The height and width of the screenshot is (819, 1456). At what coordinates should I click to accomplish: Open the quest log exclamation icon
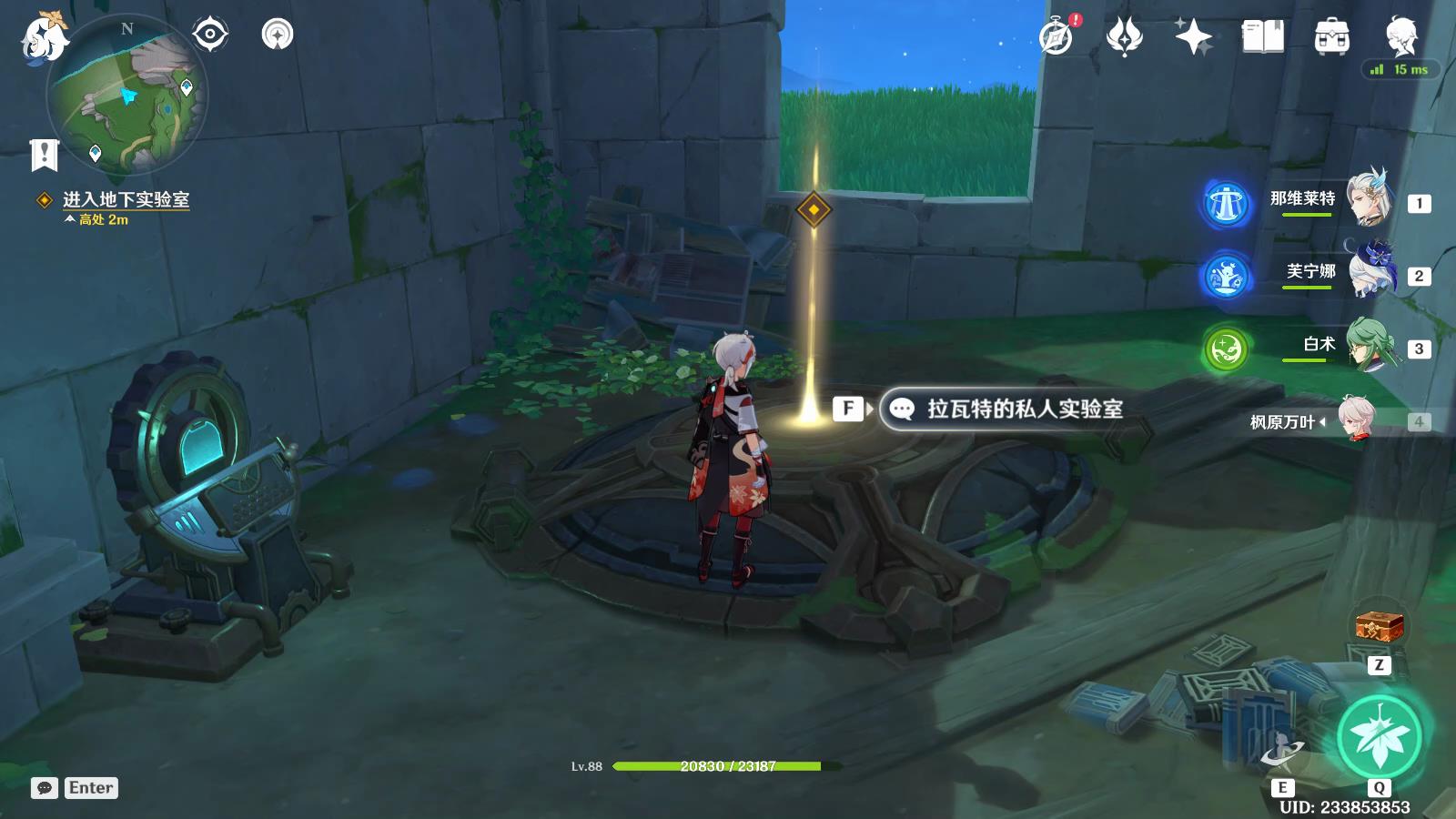tap(44, 155)
